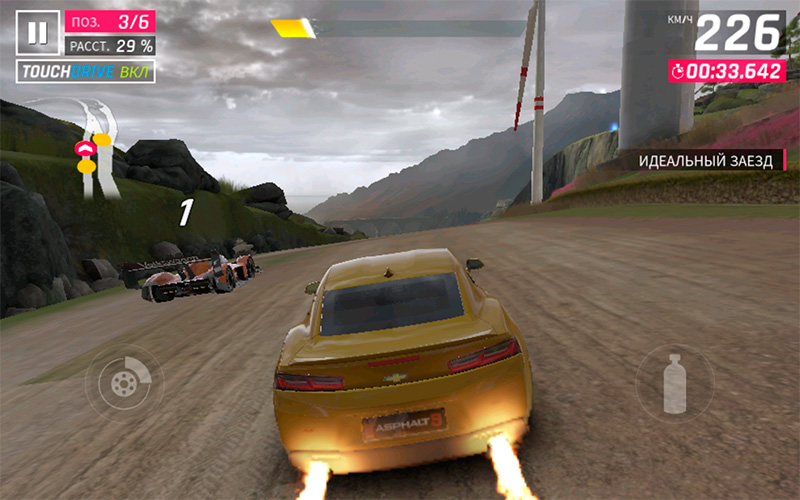
Task: Pause the race
Action: (x=37, y=33)
